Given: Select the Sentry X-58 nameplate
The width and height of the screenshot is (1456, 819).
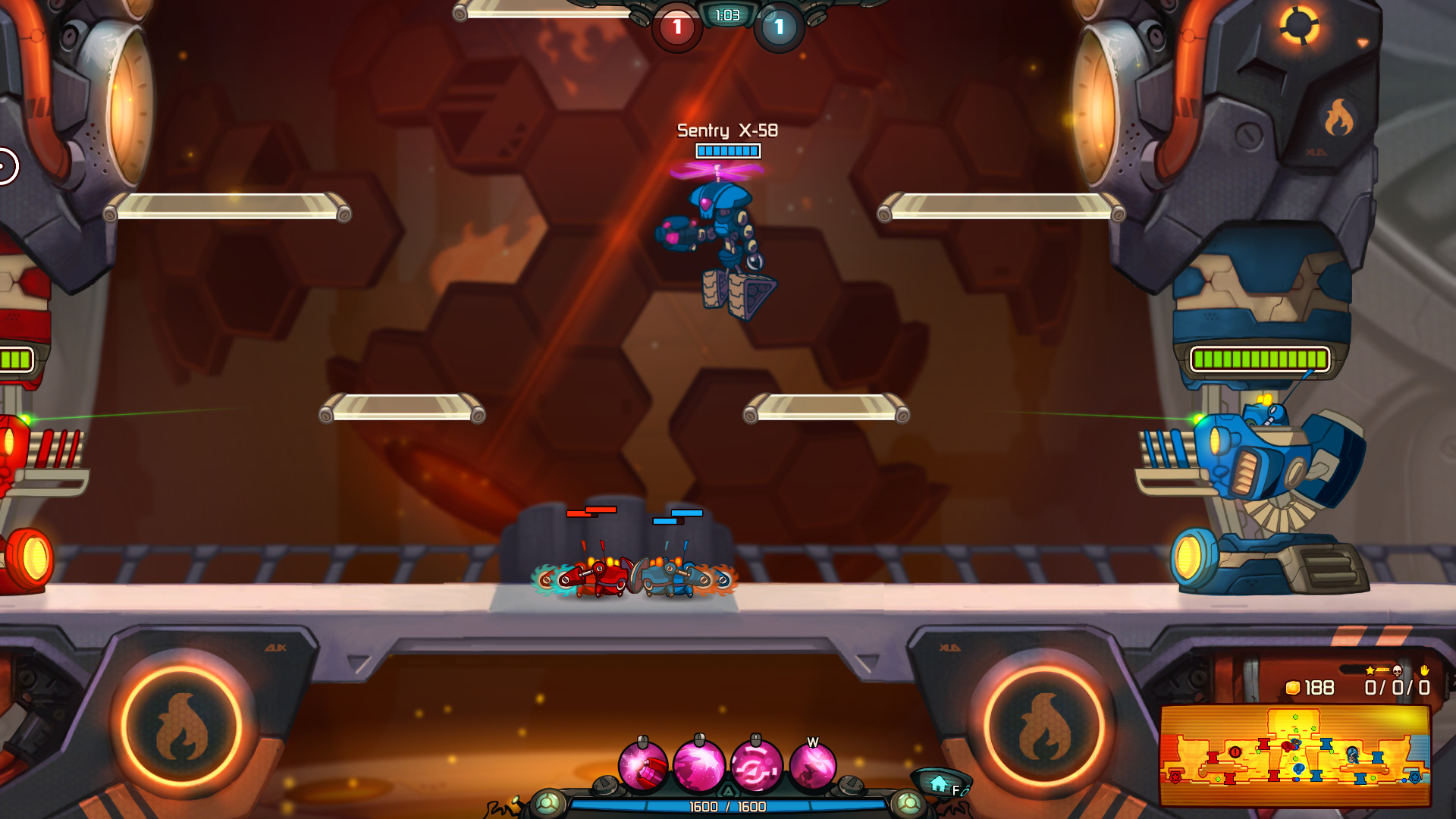Looking at the screenshot, I should click(x=726, y=131).
